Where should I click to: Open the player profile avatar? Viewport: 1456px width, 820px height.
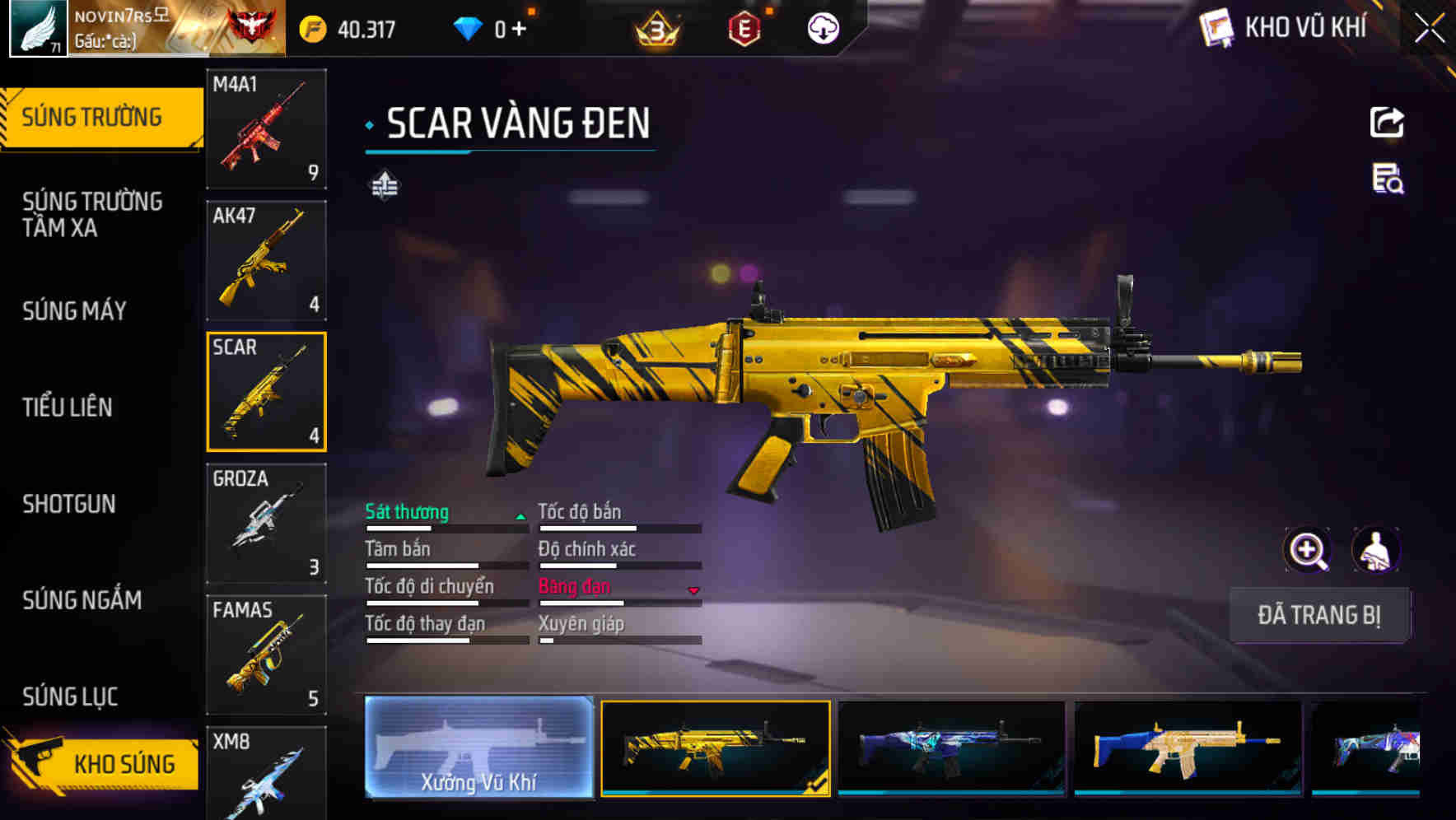pos(38,29)
